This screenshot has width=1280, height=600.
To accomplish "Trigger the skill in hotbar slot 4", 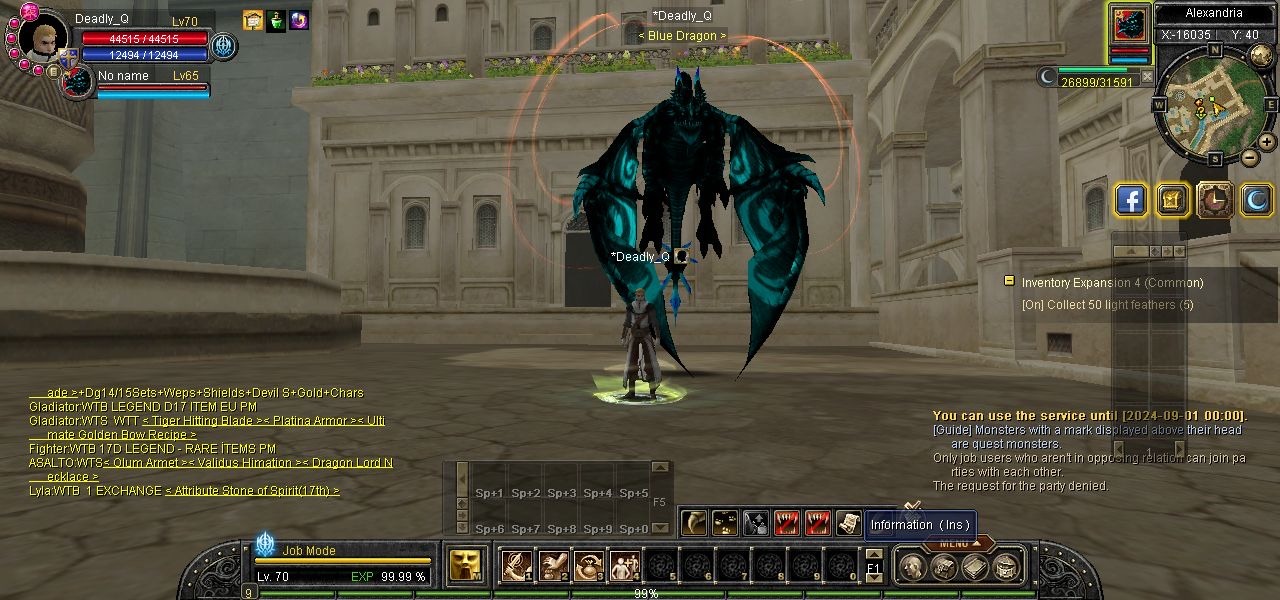I will [x=624, y=566].
